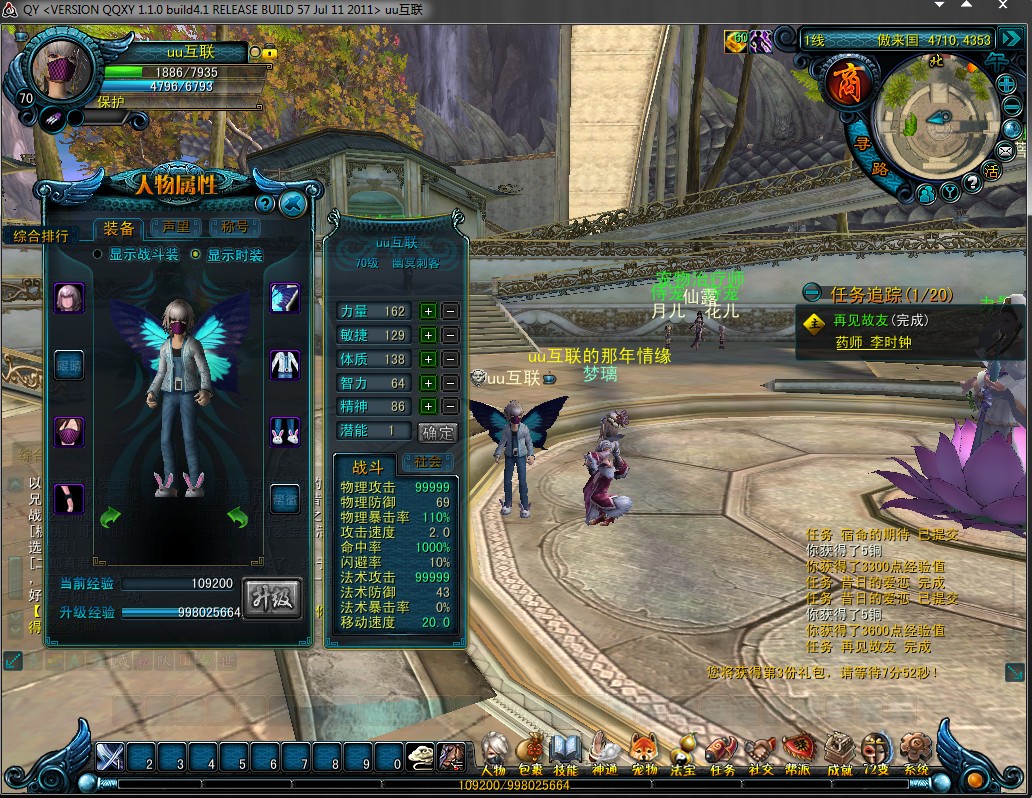The image size is (1032, 798).
Task: Click the 升级 level-up button
Action: (x=272, y=598)
